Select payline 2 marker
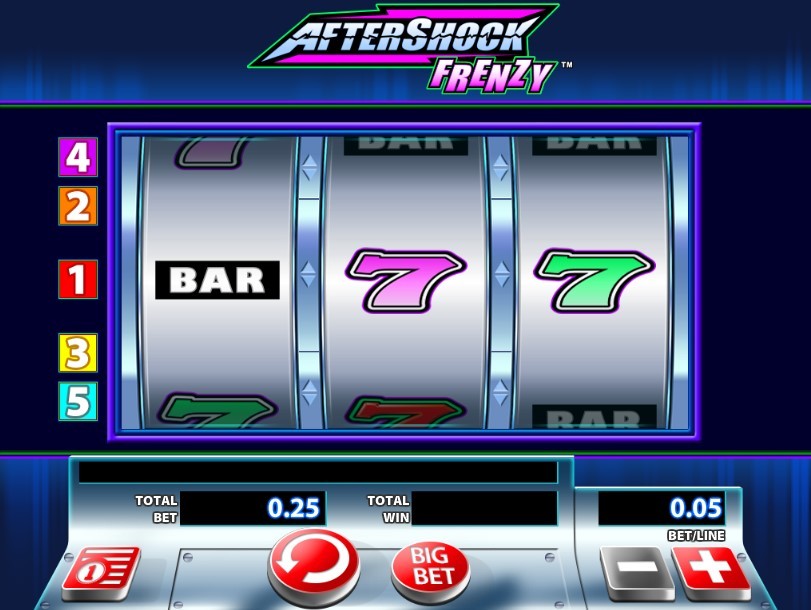 (x=78, y=206)
